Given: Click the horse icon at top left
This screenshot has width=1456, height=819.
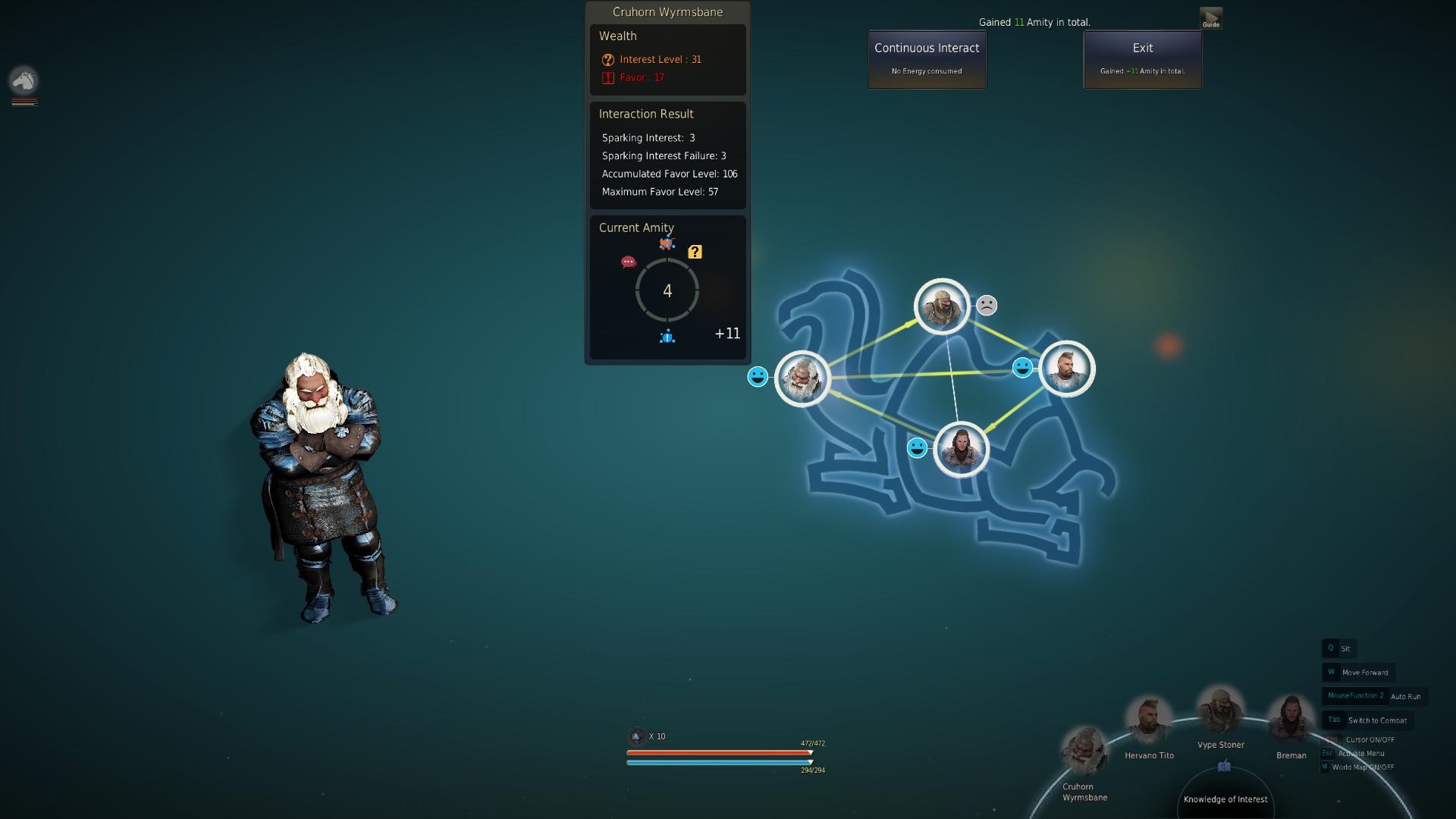Looking at the screenshot, I should point(24,81).
